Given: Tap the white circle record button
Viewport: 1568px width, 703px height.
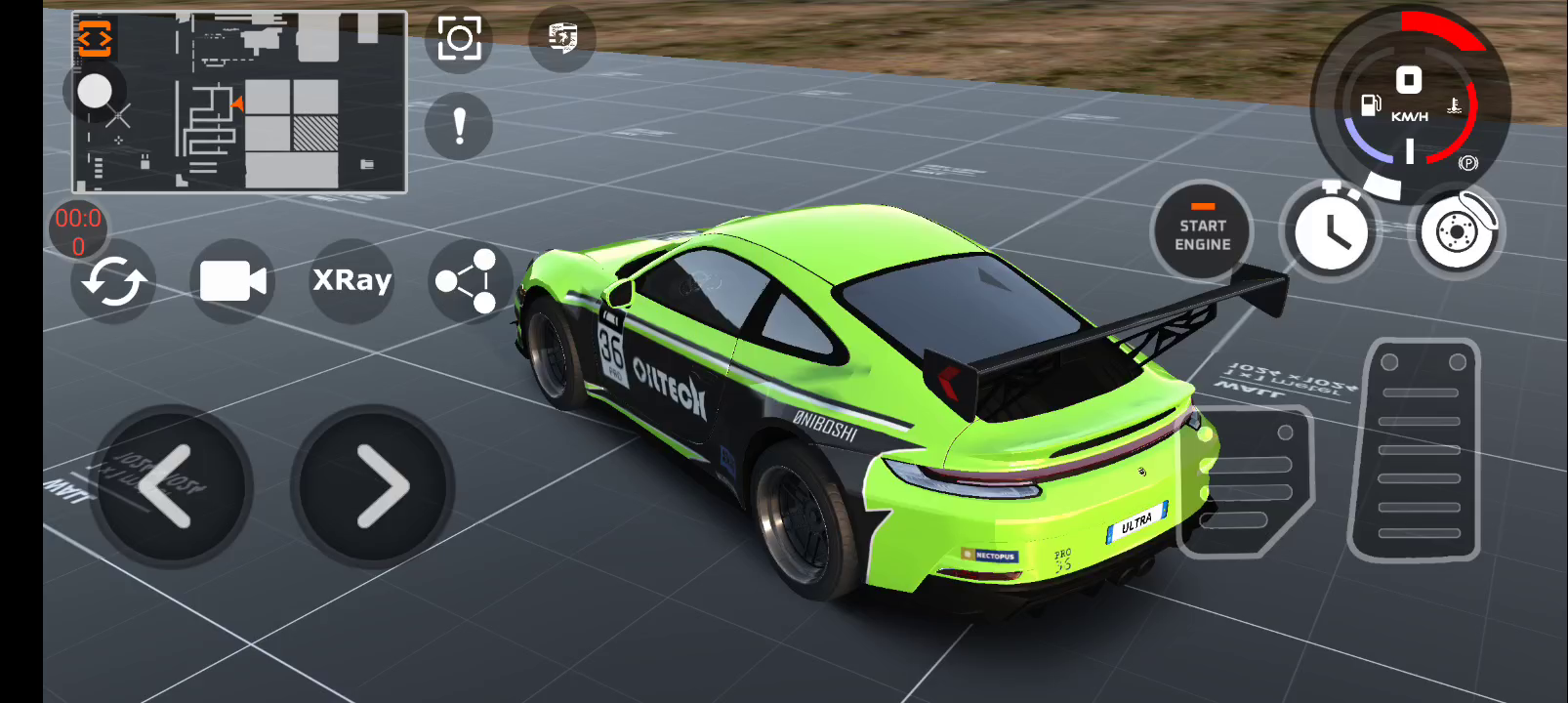Looking at the screenshot, I should pyautogui.click(x=95, y=92).
